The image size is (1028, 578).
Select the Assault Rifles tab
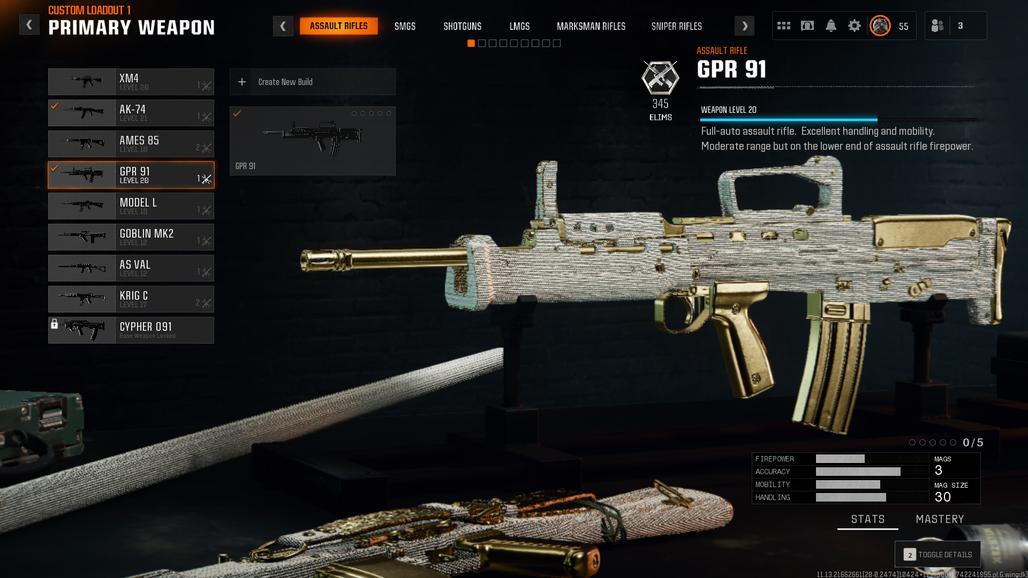point(338,26)
